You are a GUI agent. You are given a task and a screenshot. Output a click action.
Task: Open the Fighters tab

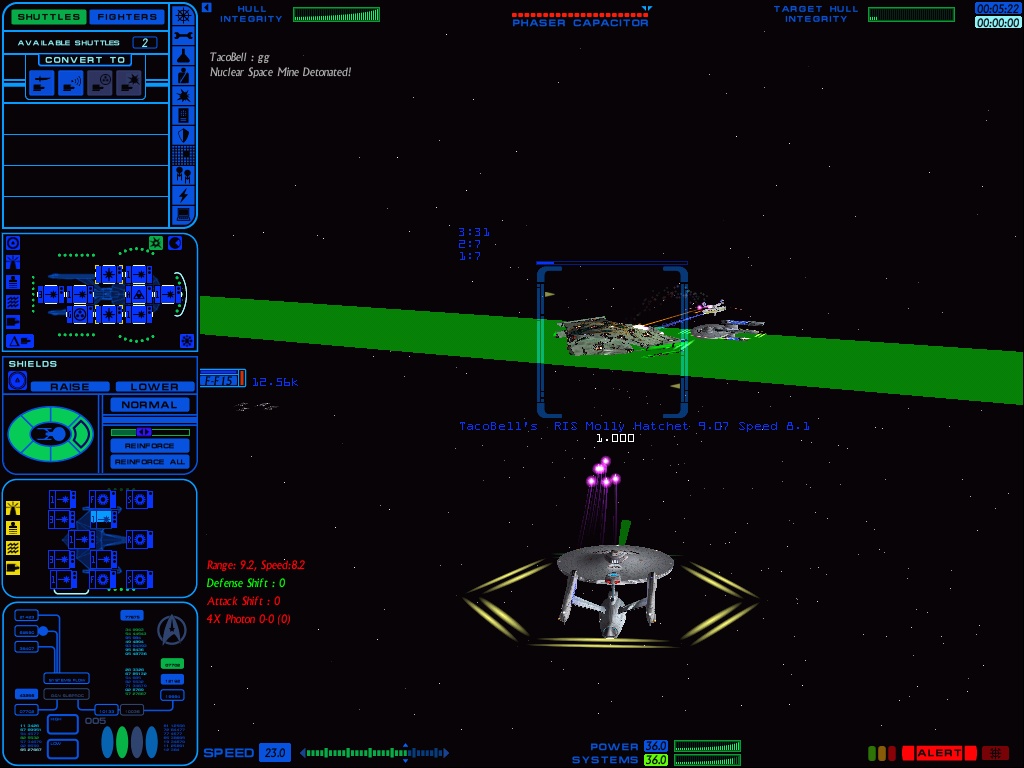click(x=129, y=17)
